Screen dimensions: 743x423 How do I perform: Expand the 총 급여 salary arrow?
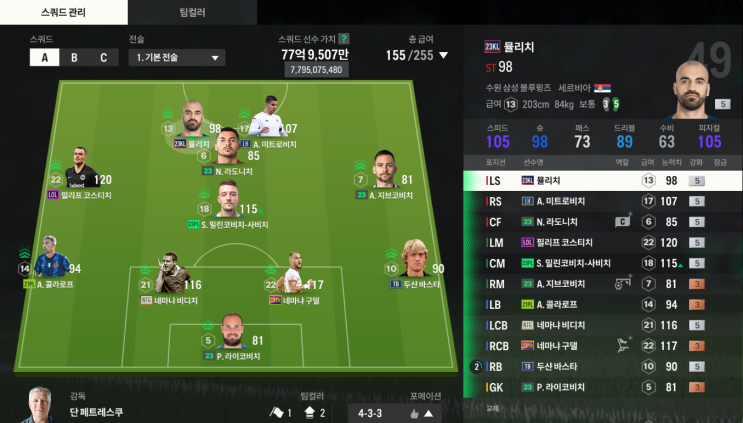[x=444, y=56]
